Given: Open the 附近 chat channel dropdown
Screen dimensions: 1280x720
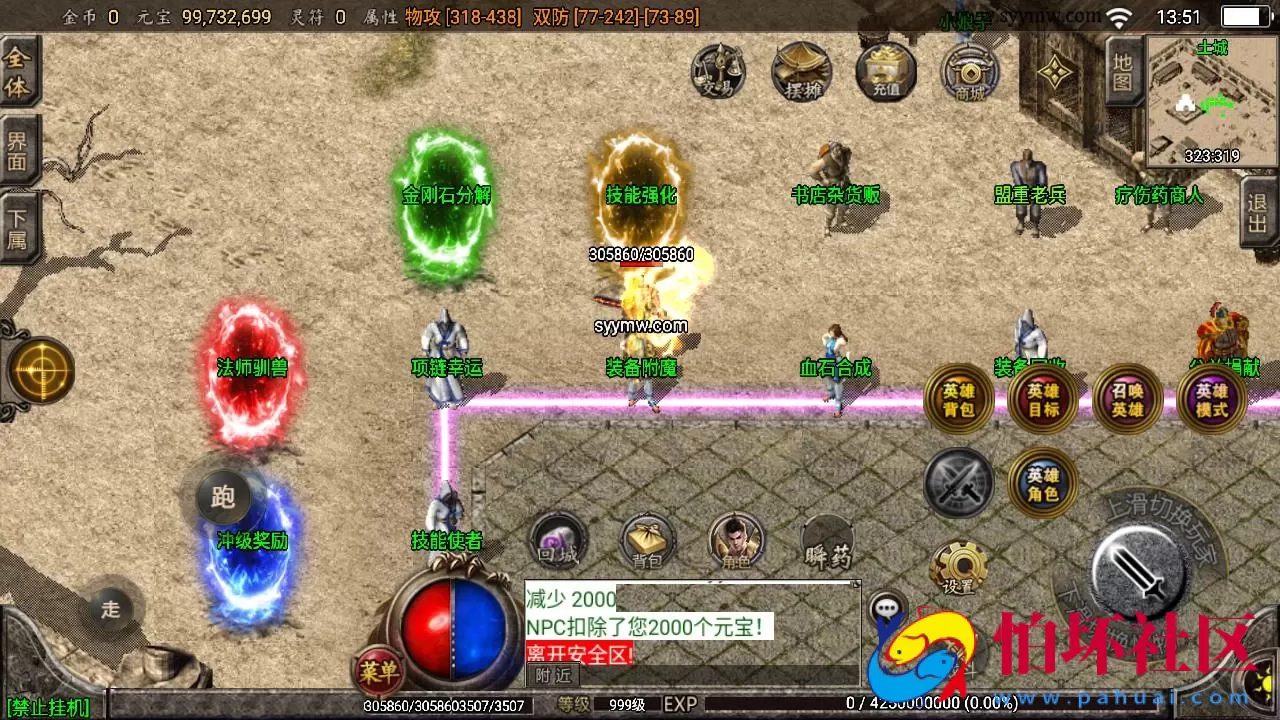Looking at the screenshot, I should point(551,676).
